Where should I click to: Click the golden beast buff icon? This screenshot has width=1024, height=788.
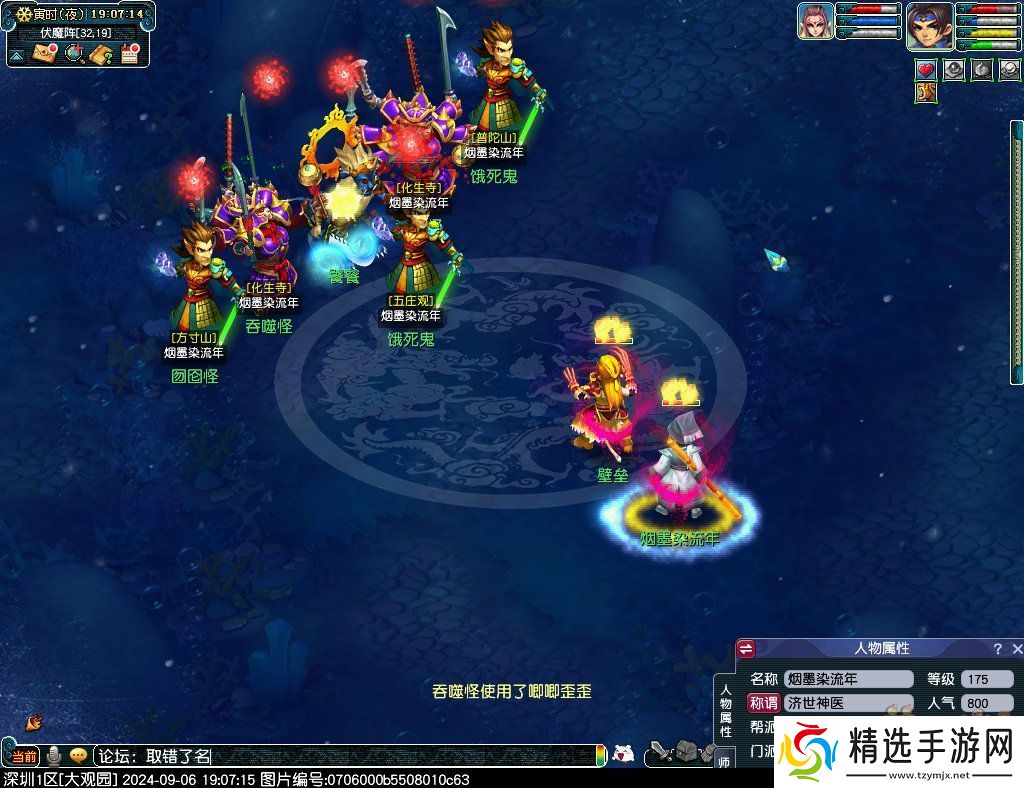926,93
